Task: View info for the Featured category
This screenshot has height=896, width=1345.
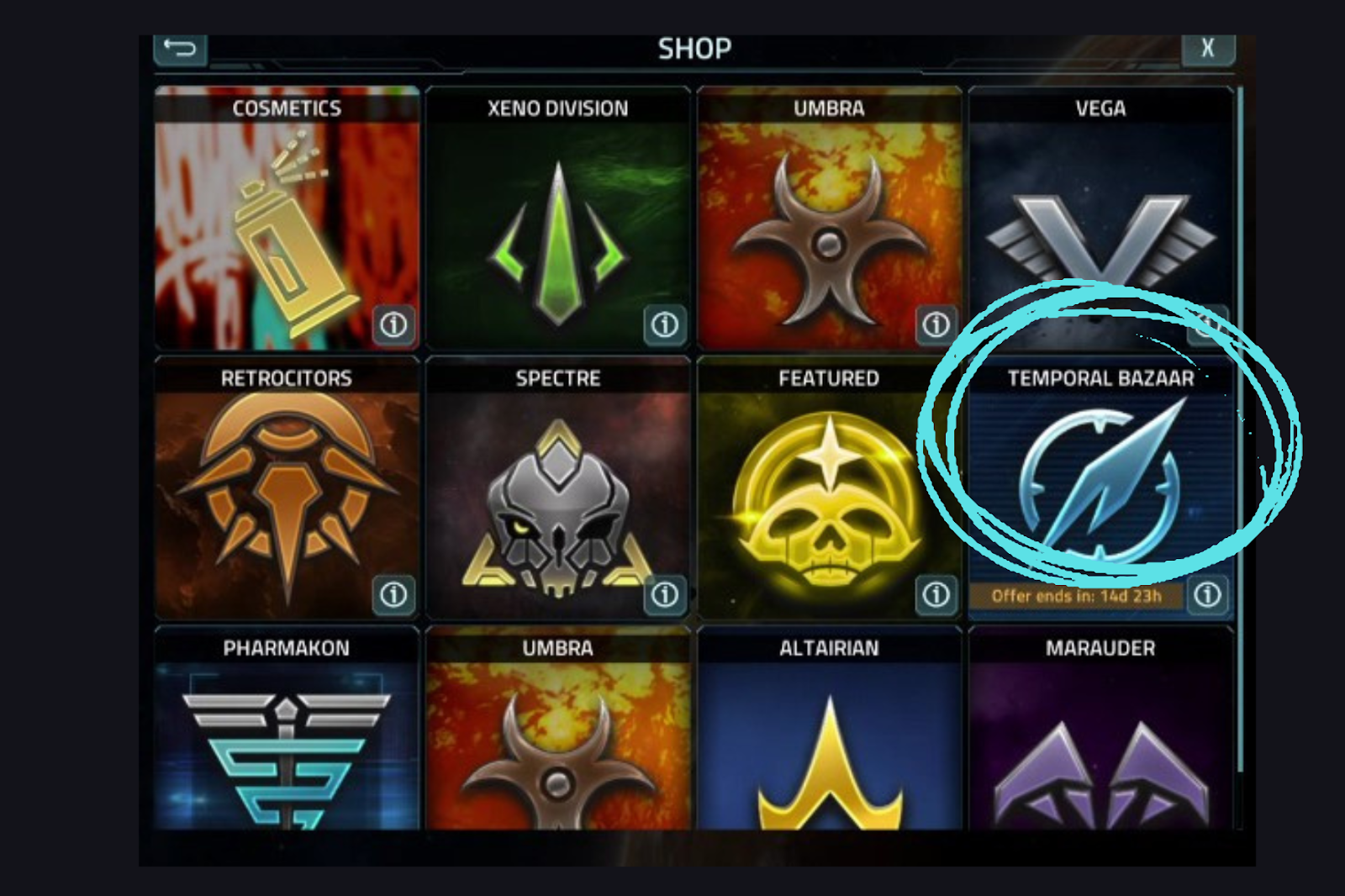Action: pos(936,595)
